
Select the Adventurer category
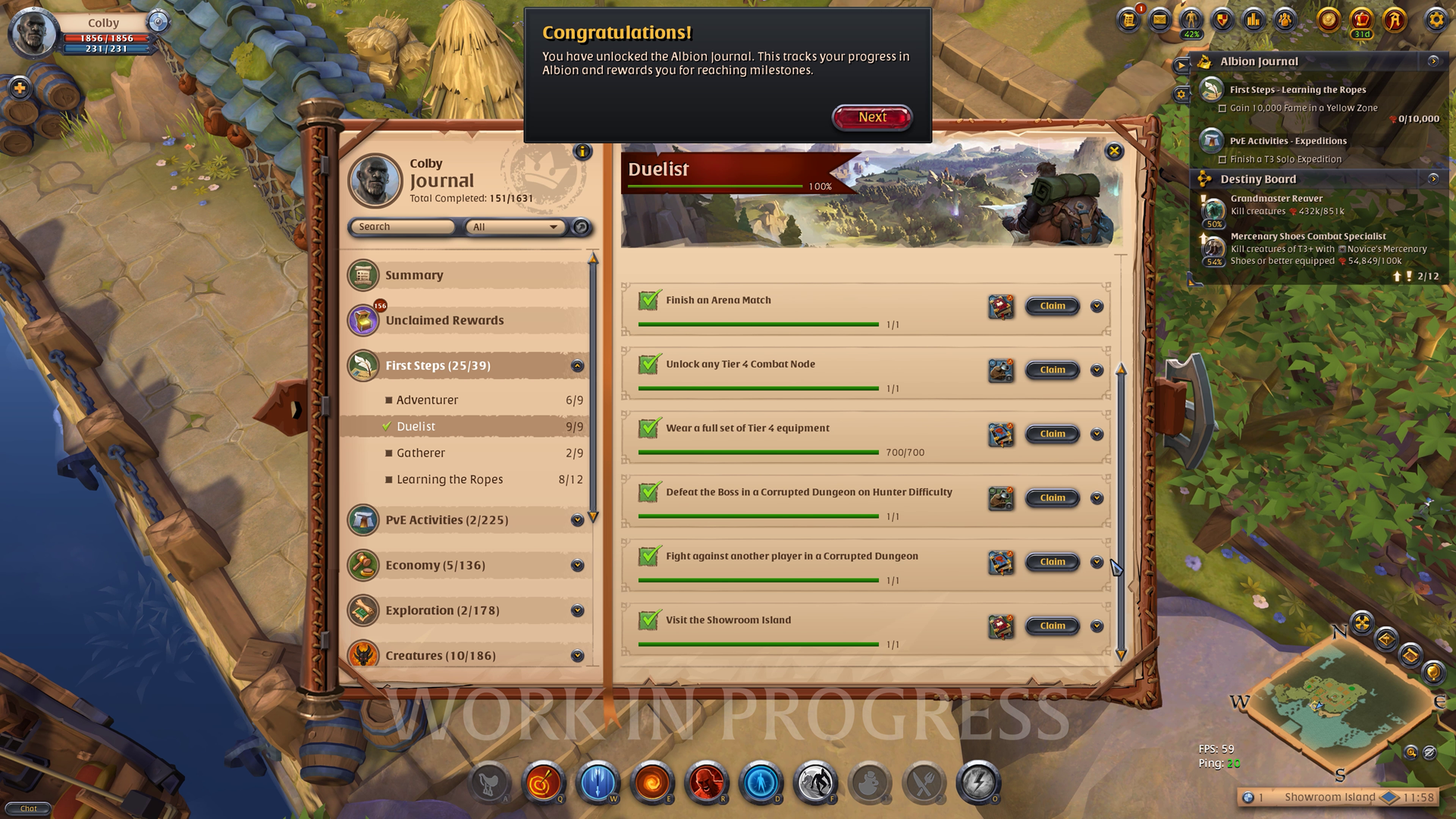(427, 400)
